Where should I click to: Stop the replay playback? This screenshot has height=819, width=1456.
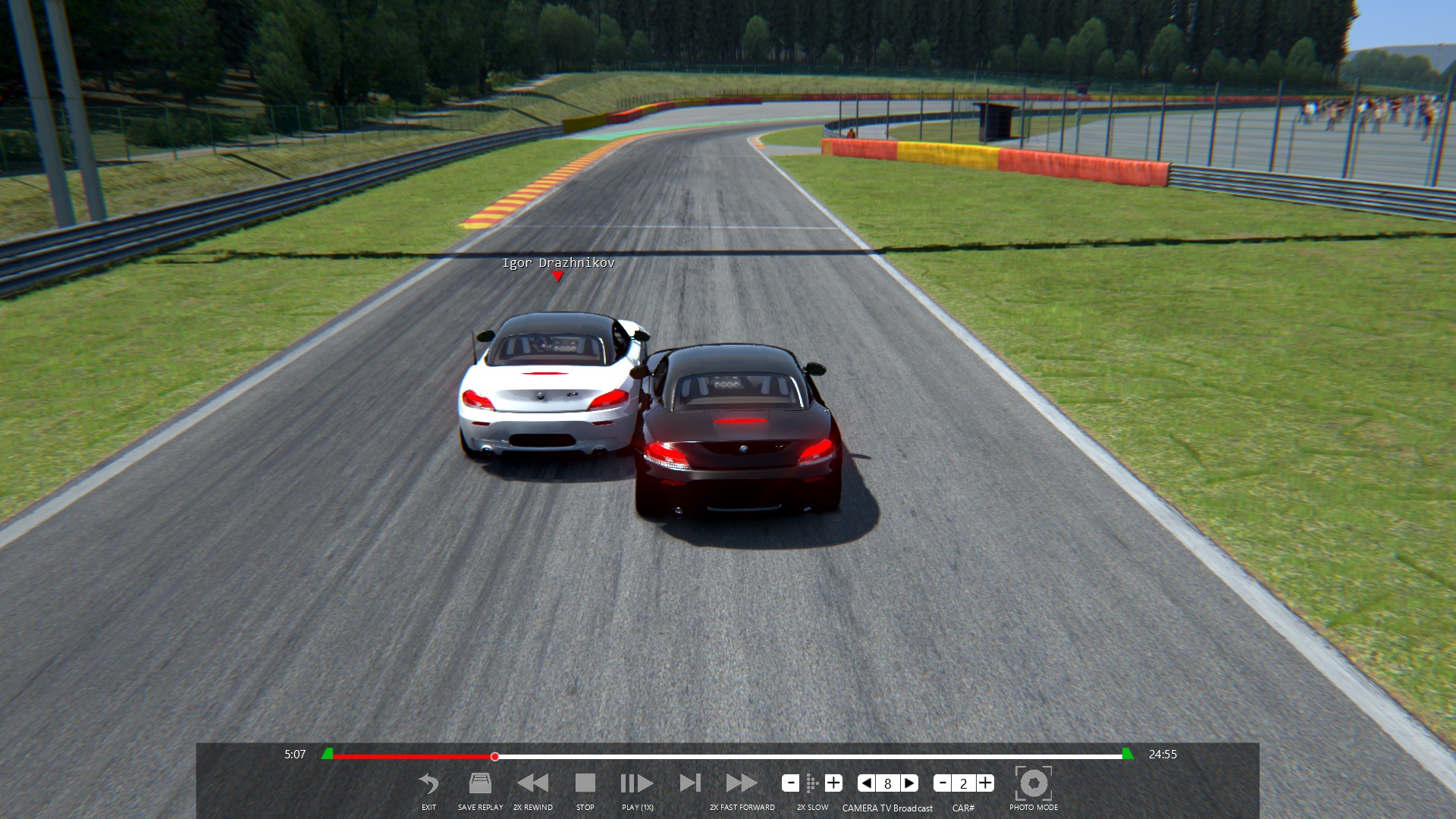(x=585, y=784)
